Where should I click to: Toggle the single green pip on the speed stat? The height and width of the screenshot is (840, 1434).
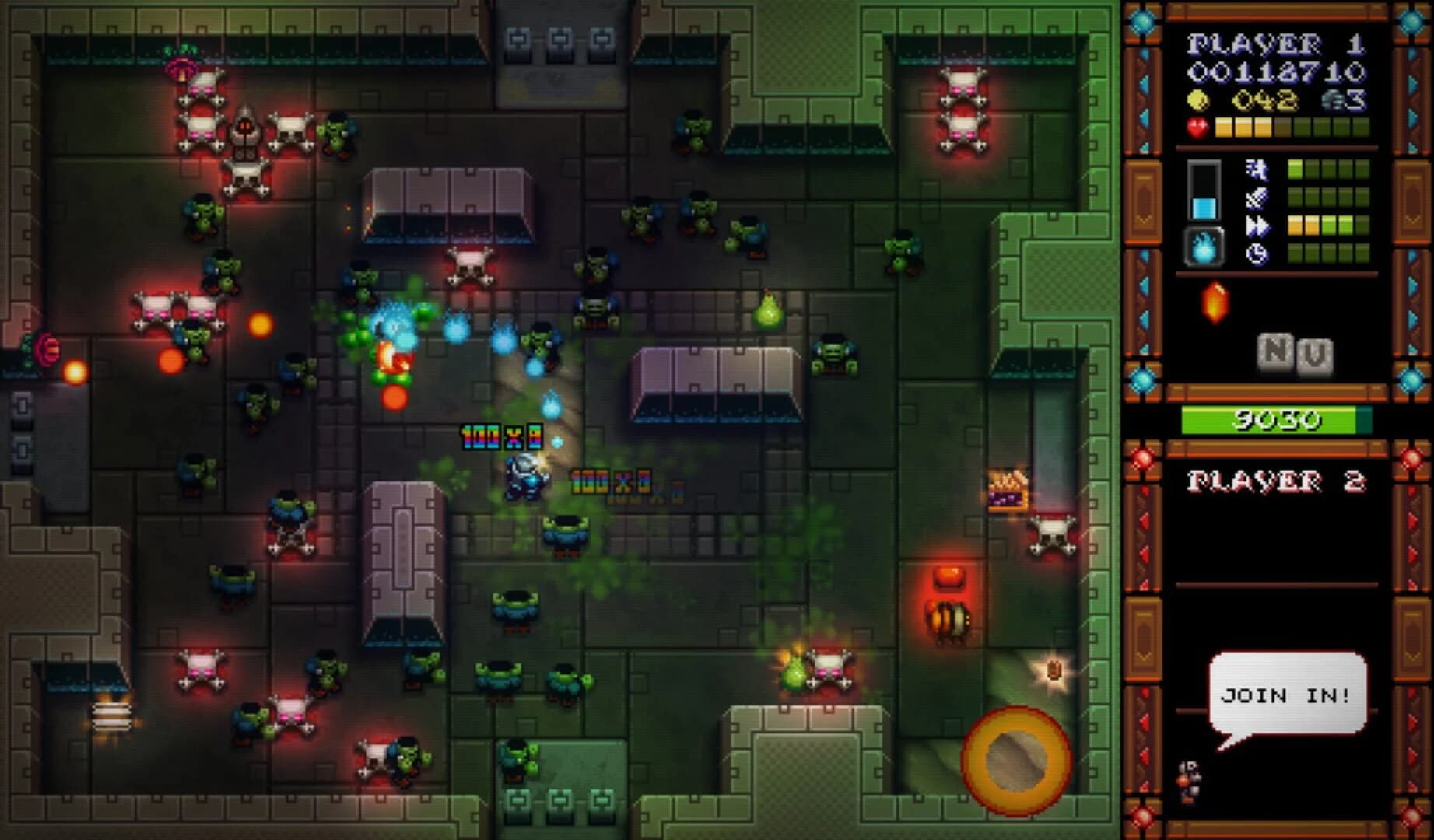pyautogui.click(x=1296, y=170)
